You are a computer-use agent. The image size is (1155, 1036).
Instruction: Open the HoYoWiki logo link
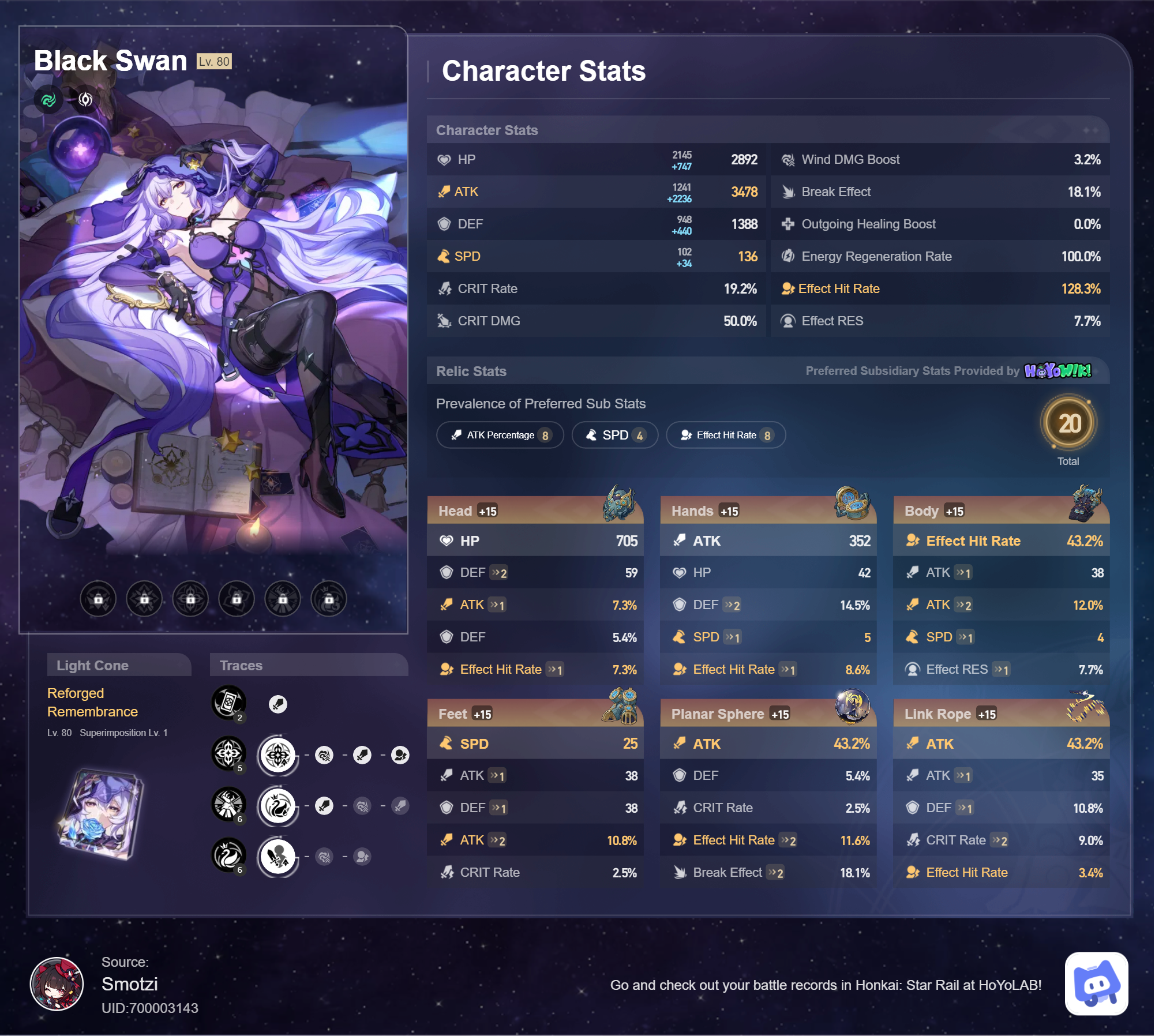point(1057,370)
